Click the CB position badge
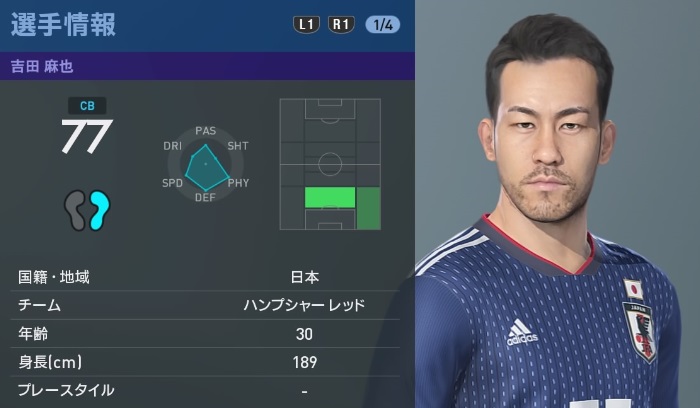700x408 pixels. tap(85, 105)
